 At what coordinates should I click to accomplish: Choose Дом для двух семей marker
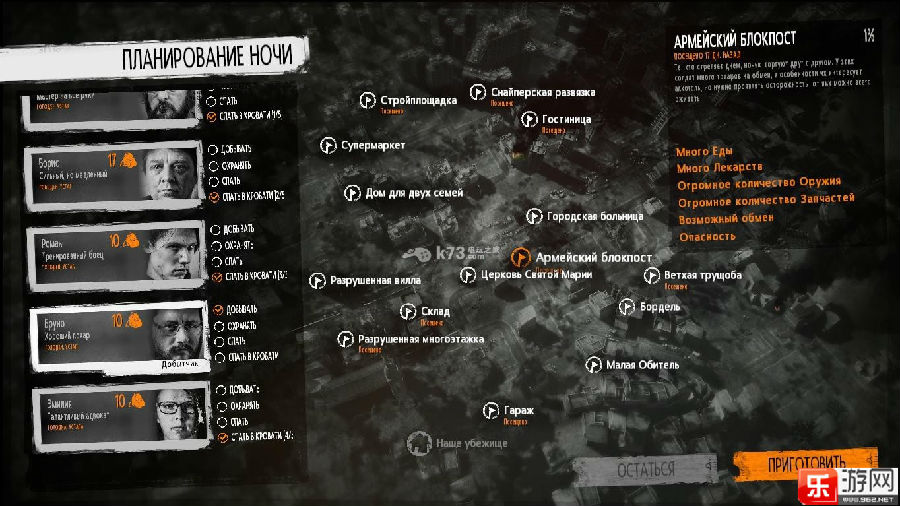(352, 192)
